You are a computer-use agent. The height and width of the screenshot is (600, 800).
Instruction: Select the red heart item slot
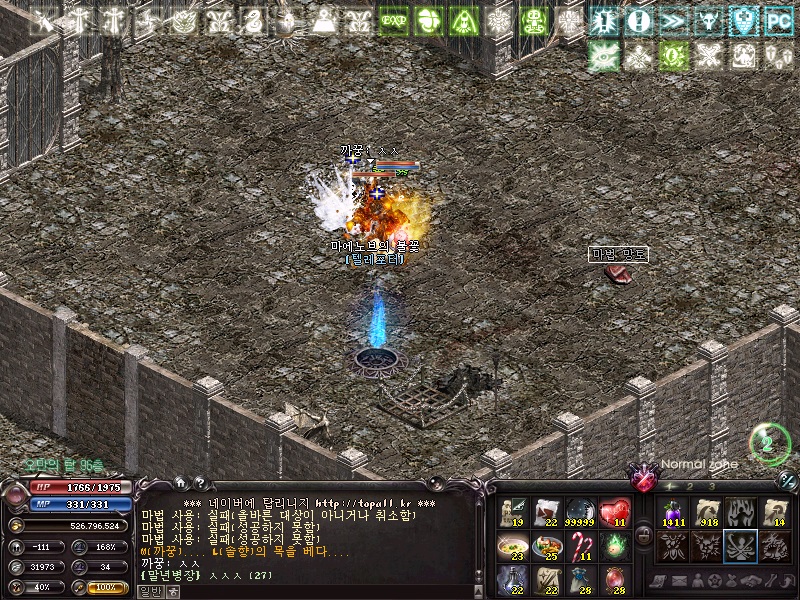point(614,513)
